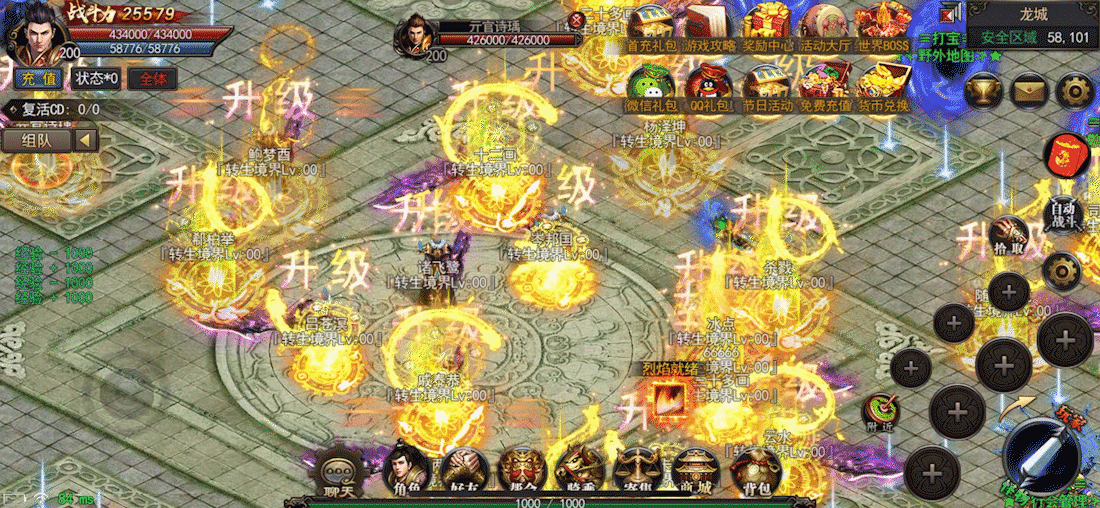
Task: Open the mail envelope icon
Action: [x=1029, y=91]
